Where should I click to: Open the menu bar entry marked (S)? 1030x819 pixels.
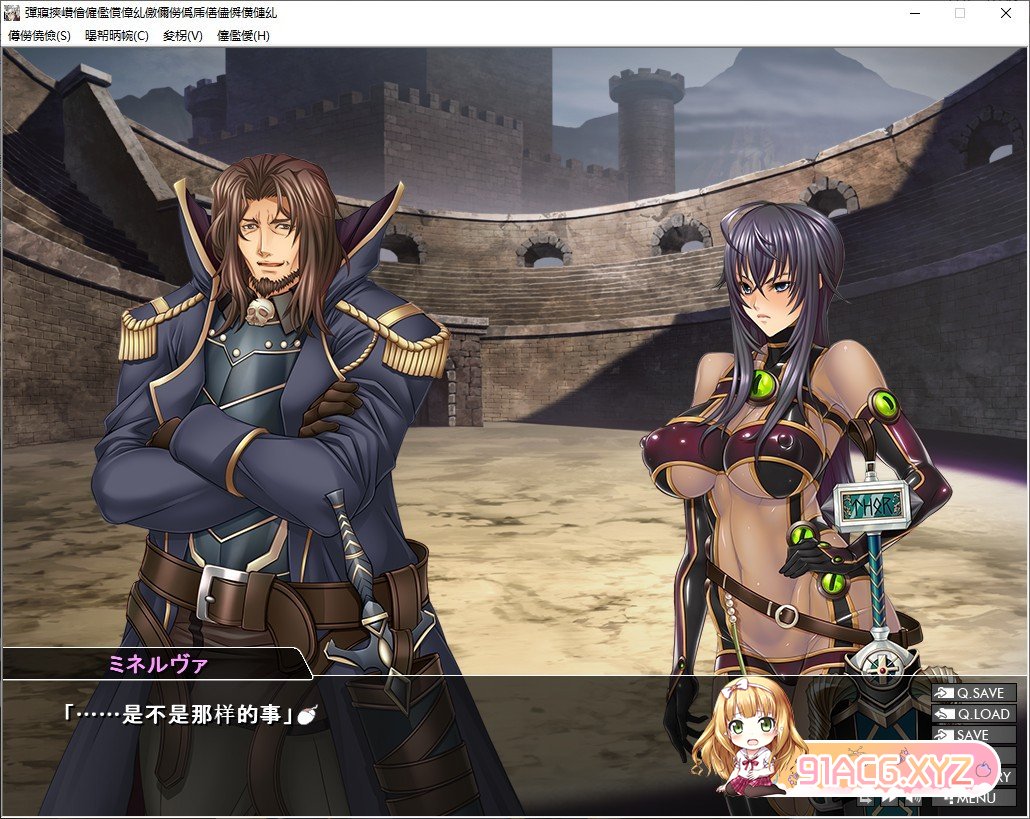(x=40, y=35)
